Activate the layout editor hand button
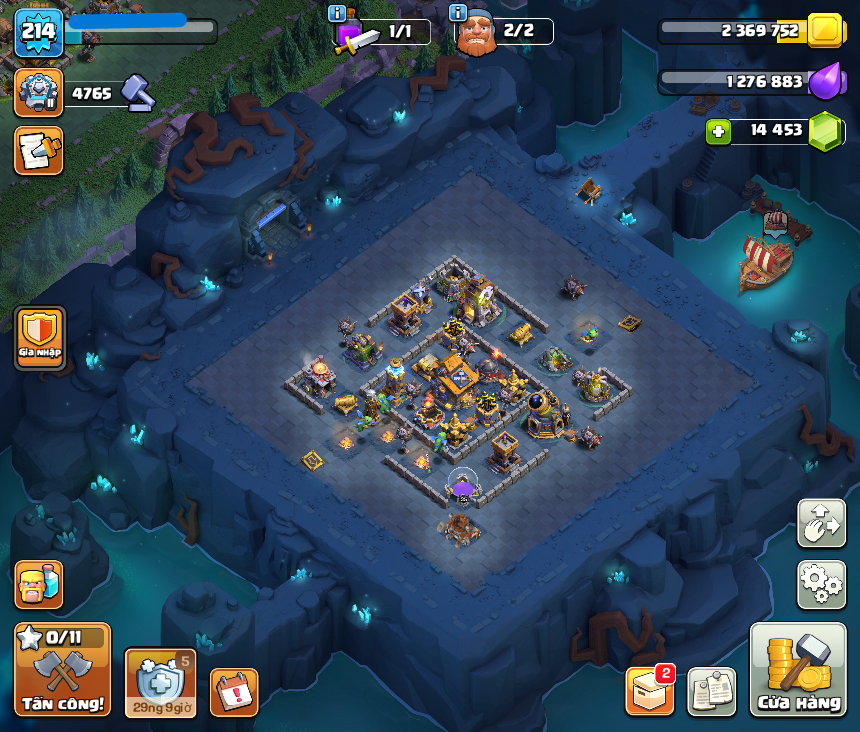This screenshot has width=860, height=732. (x=821, y=523)
